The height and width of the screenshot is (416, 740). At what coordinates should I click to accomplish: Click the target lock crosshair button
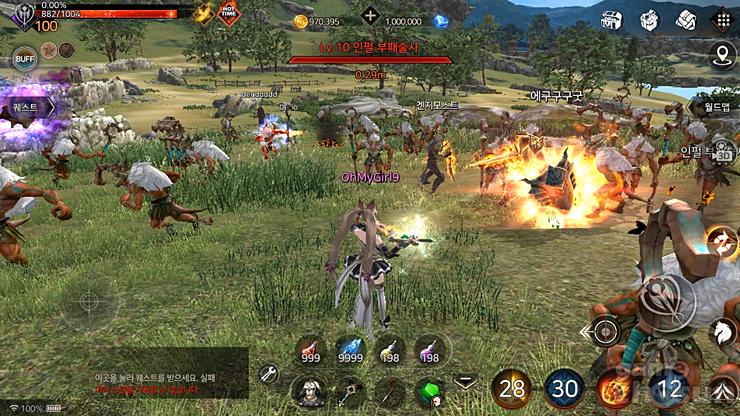(x=604, y=331)
